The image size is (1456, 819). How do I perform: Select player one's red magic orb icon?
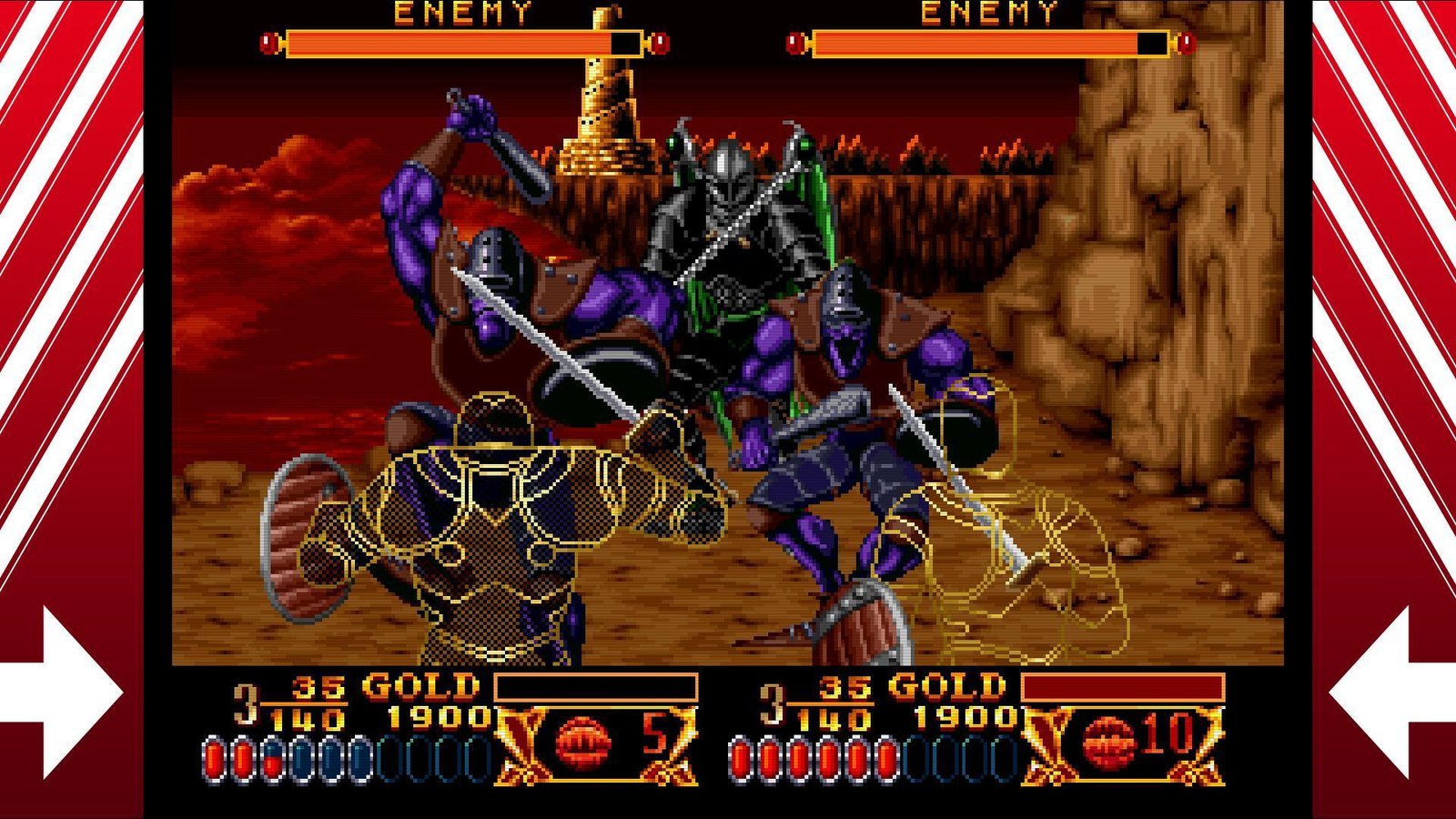click(x=583, y=741)
